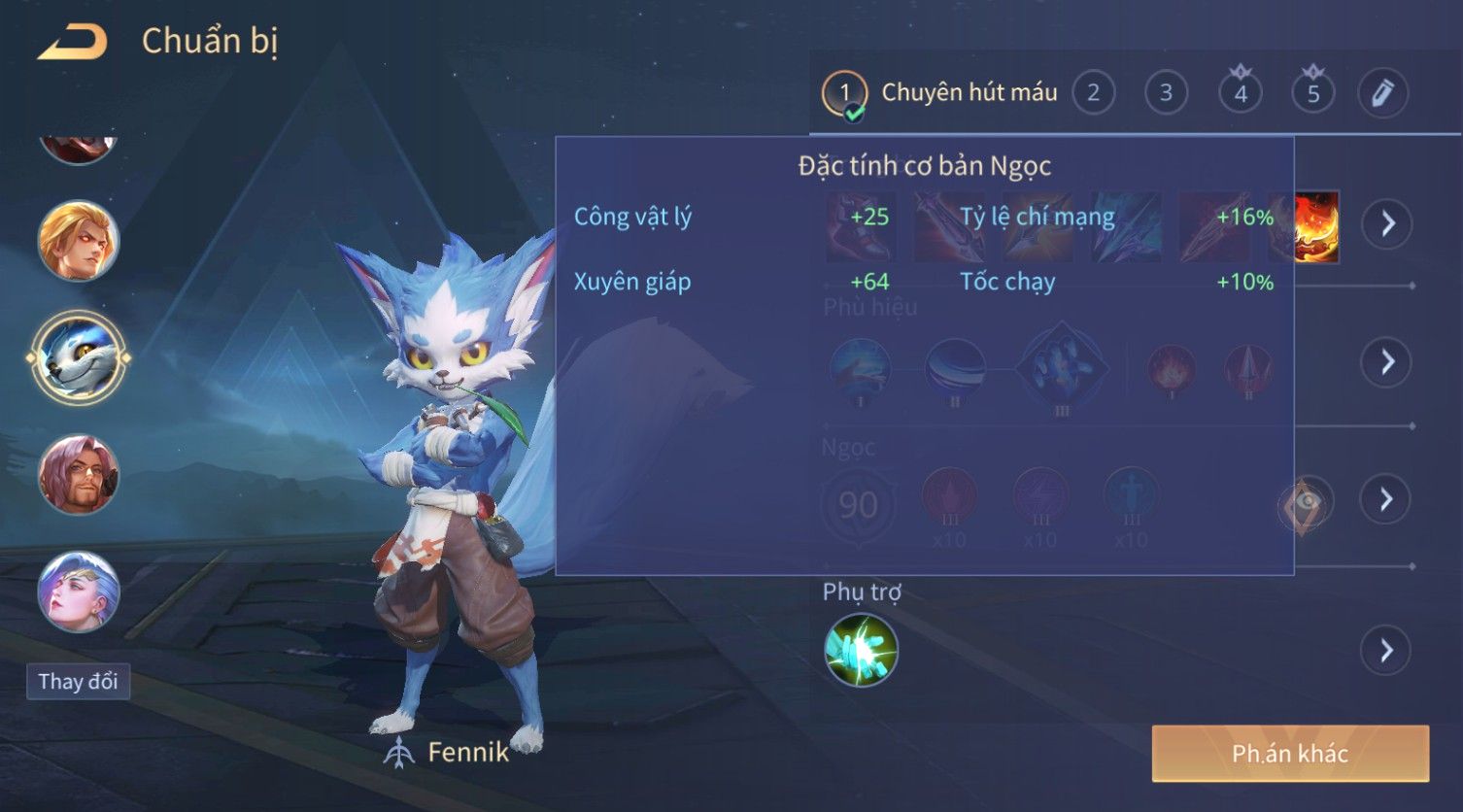The height and width of the screenshot is (812, 1463).
Task: Select build preset slot 3
Action: (x=1166, y=93)
